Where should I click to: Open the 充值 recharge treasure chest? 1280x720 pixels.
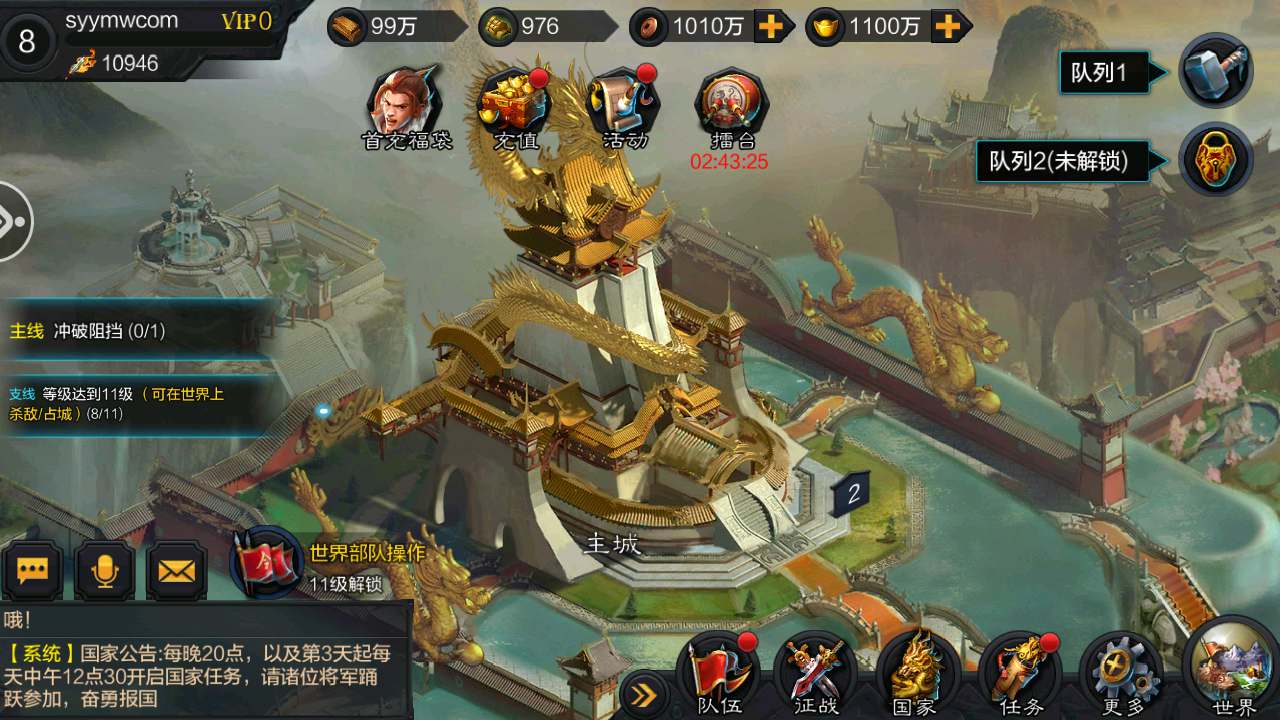tap(515, 102)
